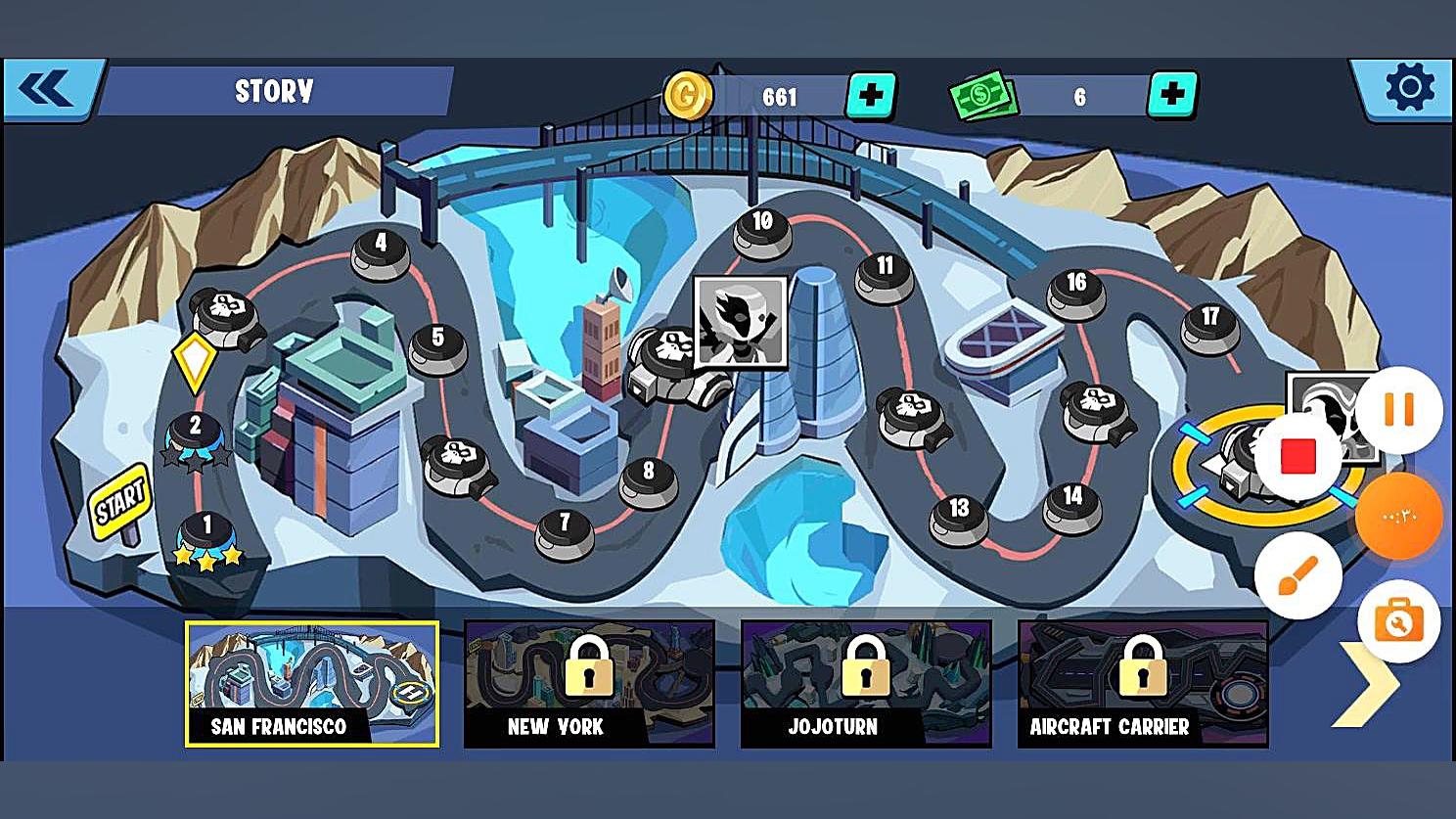Choose the locked Jojoturn map
1456x819 pixels.
[x=866, y=684]
